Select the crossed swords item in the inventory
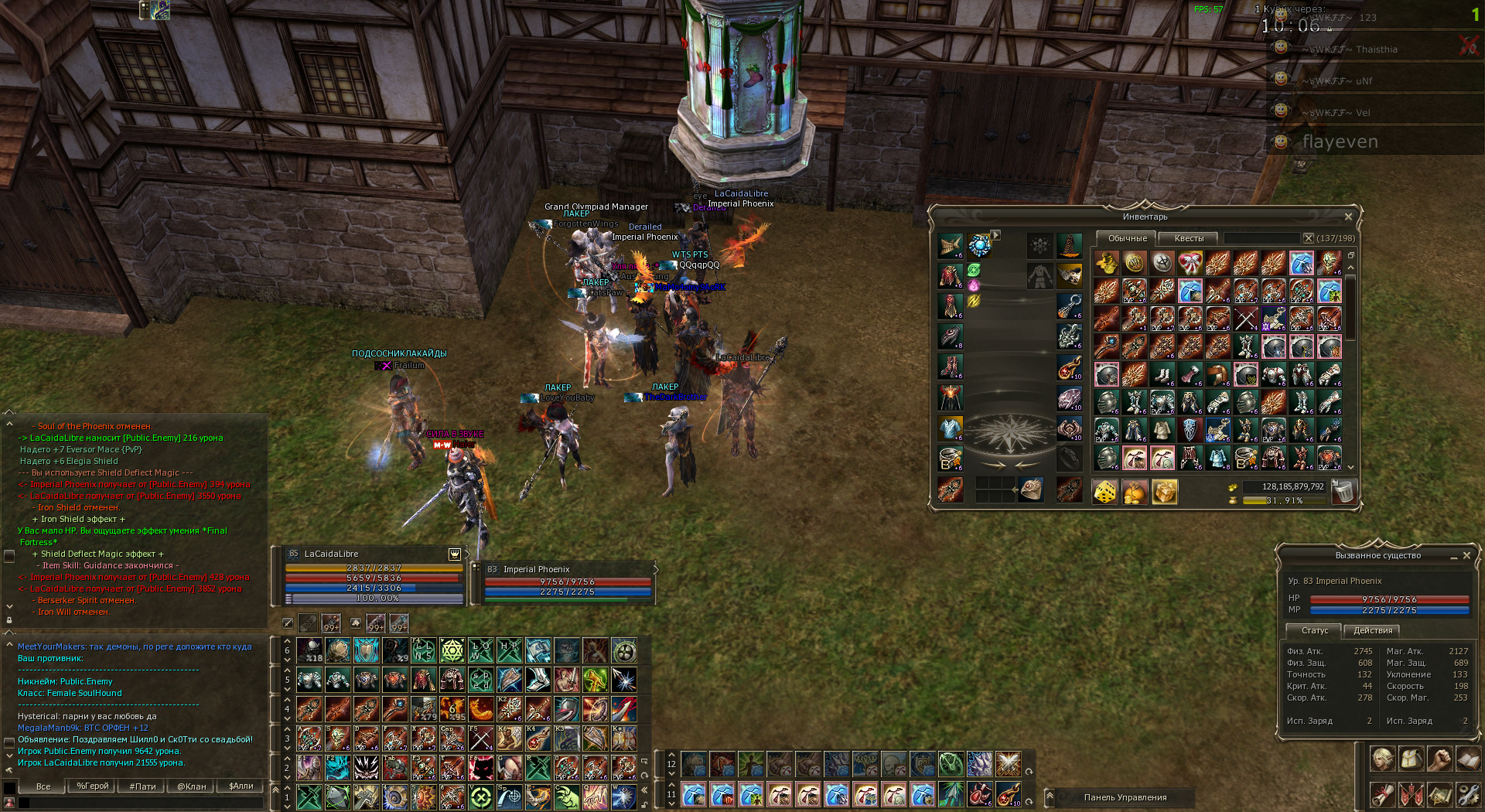Screen dimensions: 1485x812 [1245, 319]
